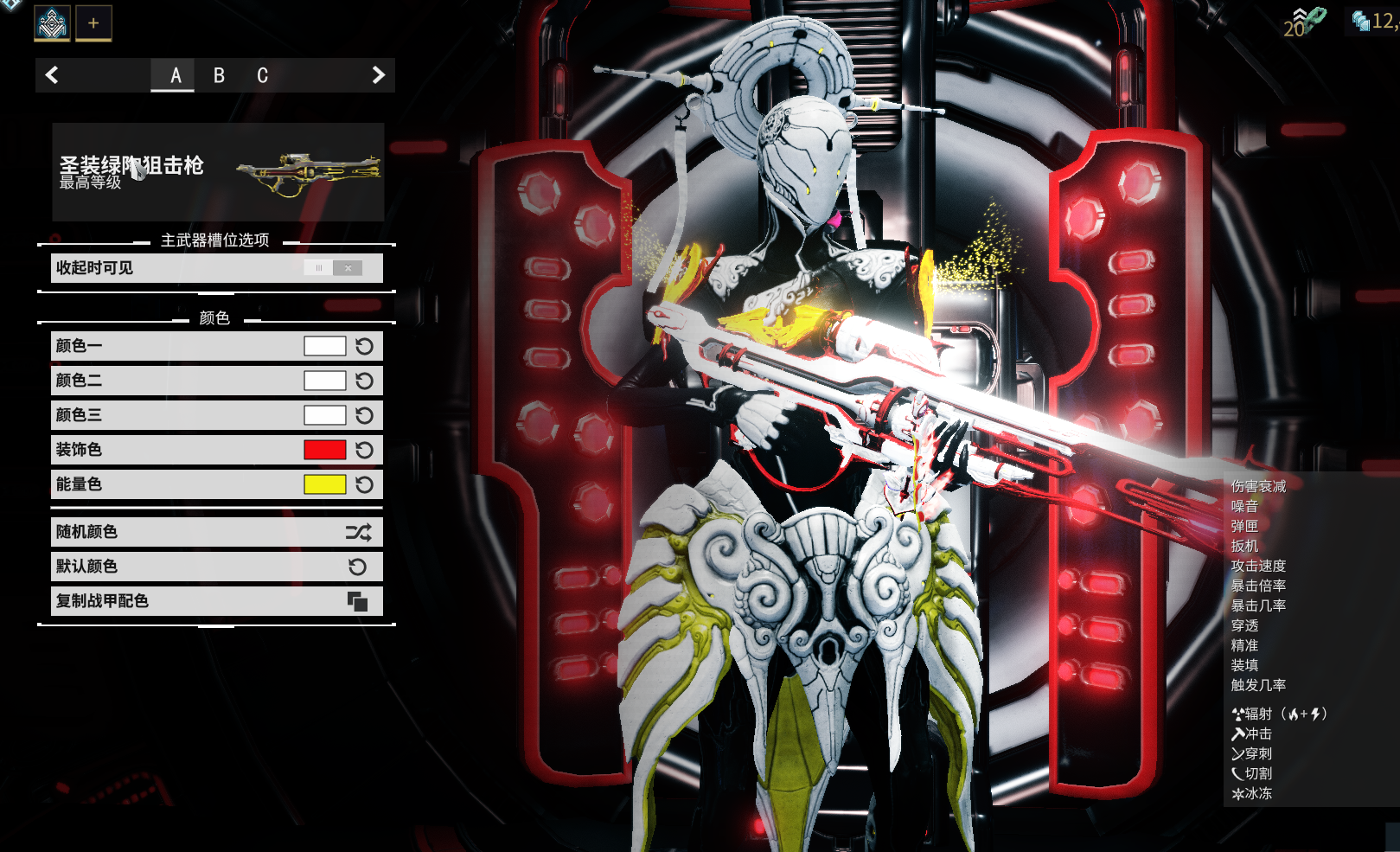Image resolution: width=1400 pixels, height=852 pixels.
Task: Pick the 颜色三 color swatch
Action: click(324, 415)
